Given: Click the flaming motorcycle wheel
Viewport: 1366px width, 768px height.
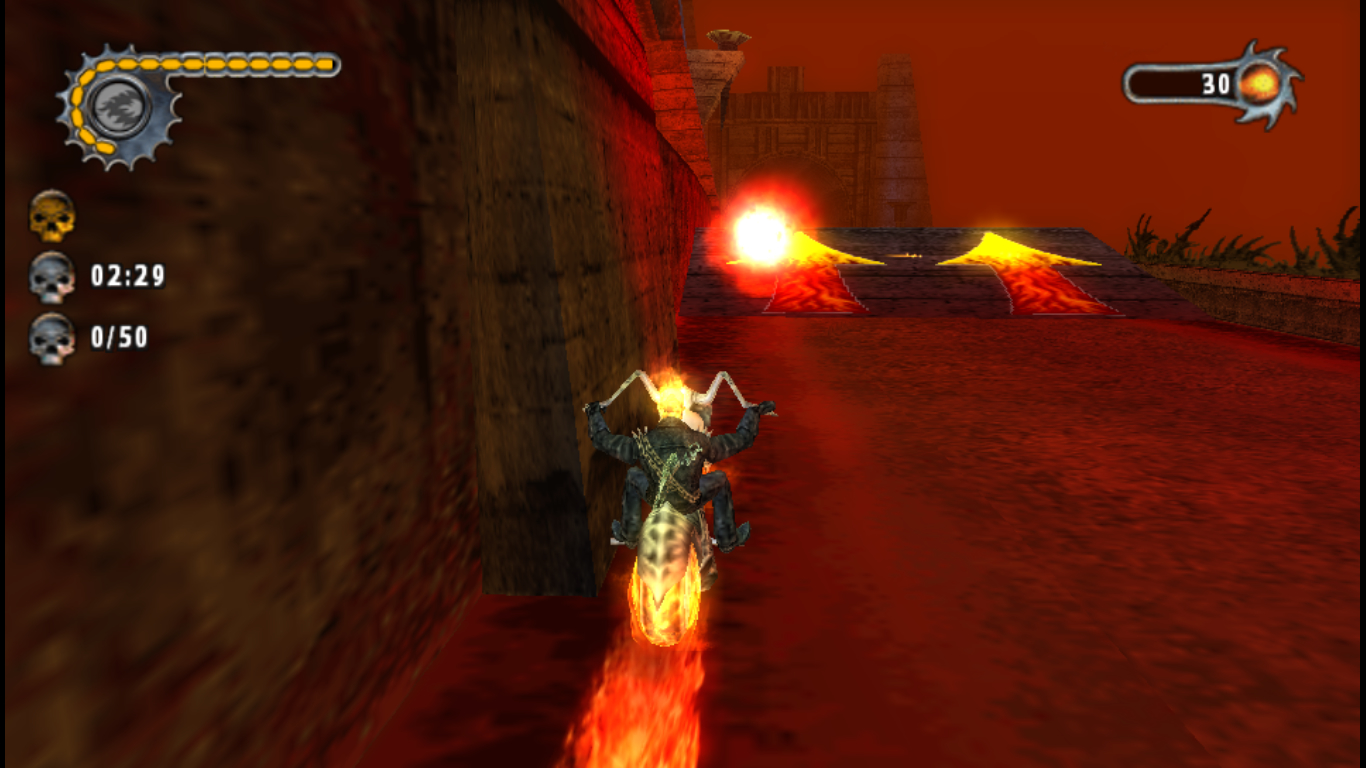Looking at the screenshot, I should coord(665,600).
